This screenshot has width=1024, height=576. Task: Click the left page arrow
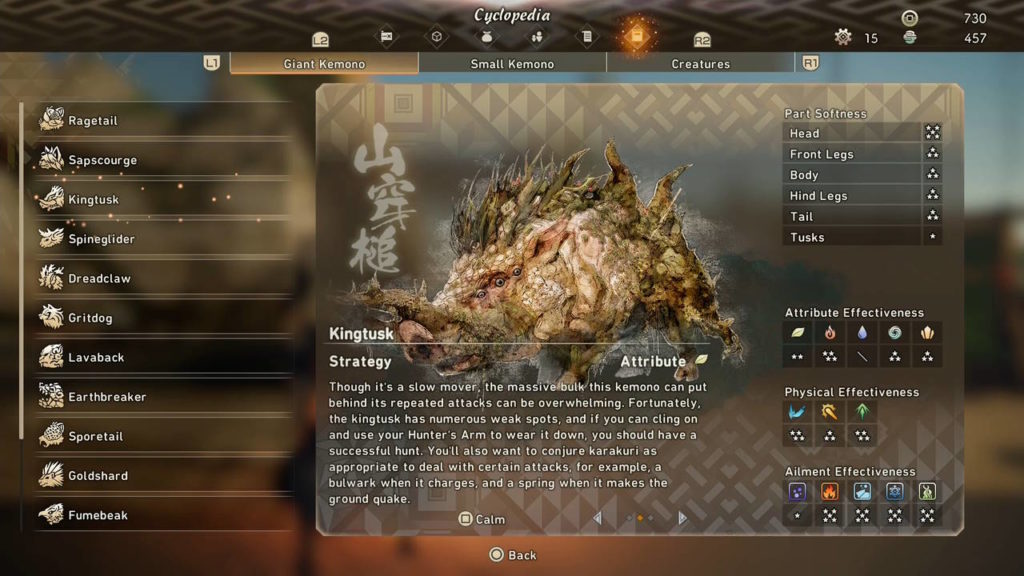point(598,518)
